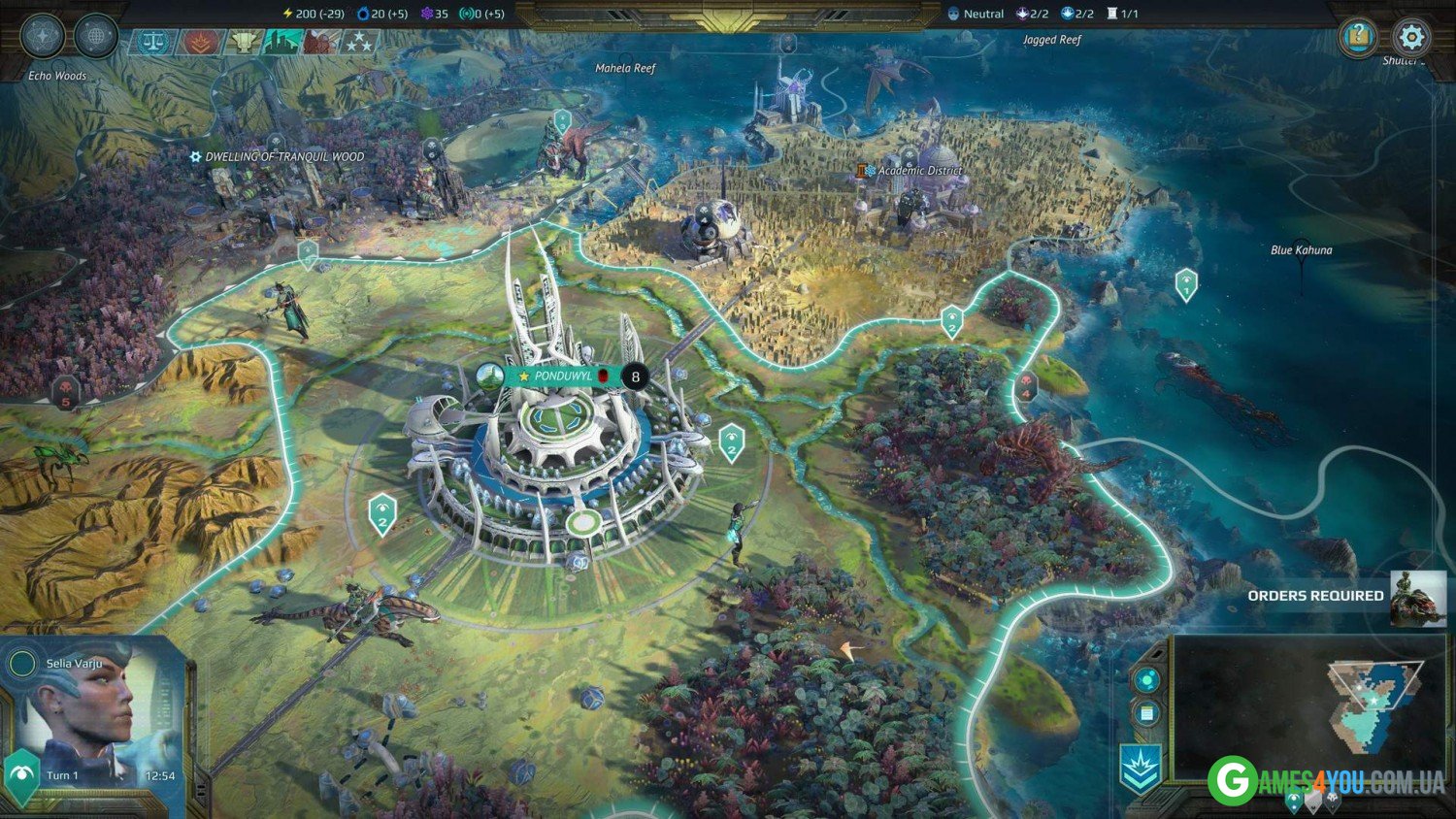Click the Academic District label

918,171
